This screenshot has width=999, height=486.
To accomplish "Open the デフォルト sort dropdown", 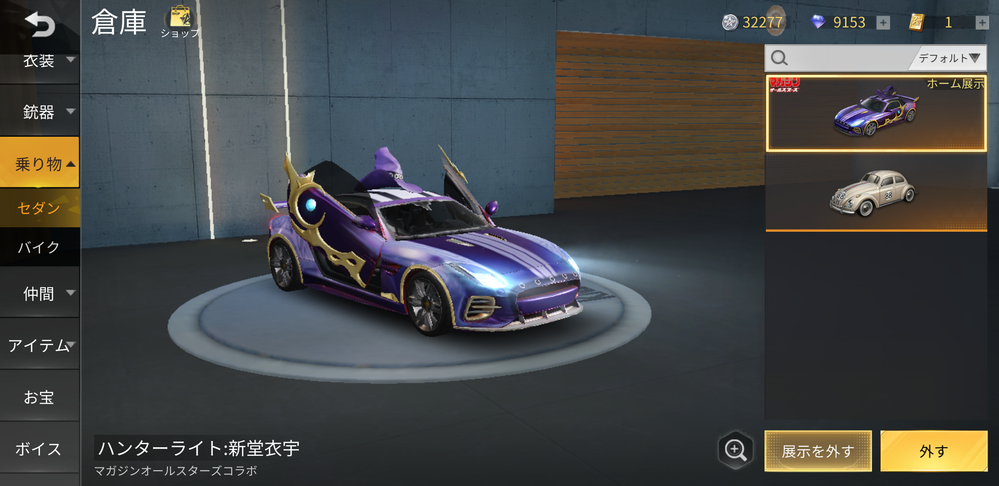I will coord(949,58).
